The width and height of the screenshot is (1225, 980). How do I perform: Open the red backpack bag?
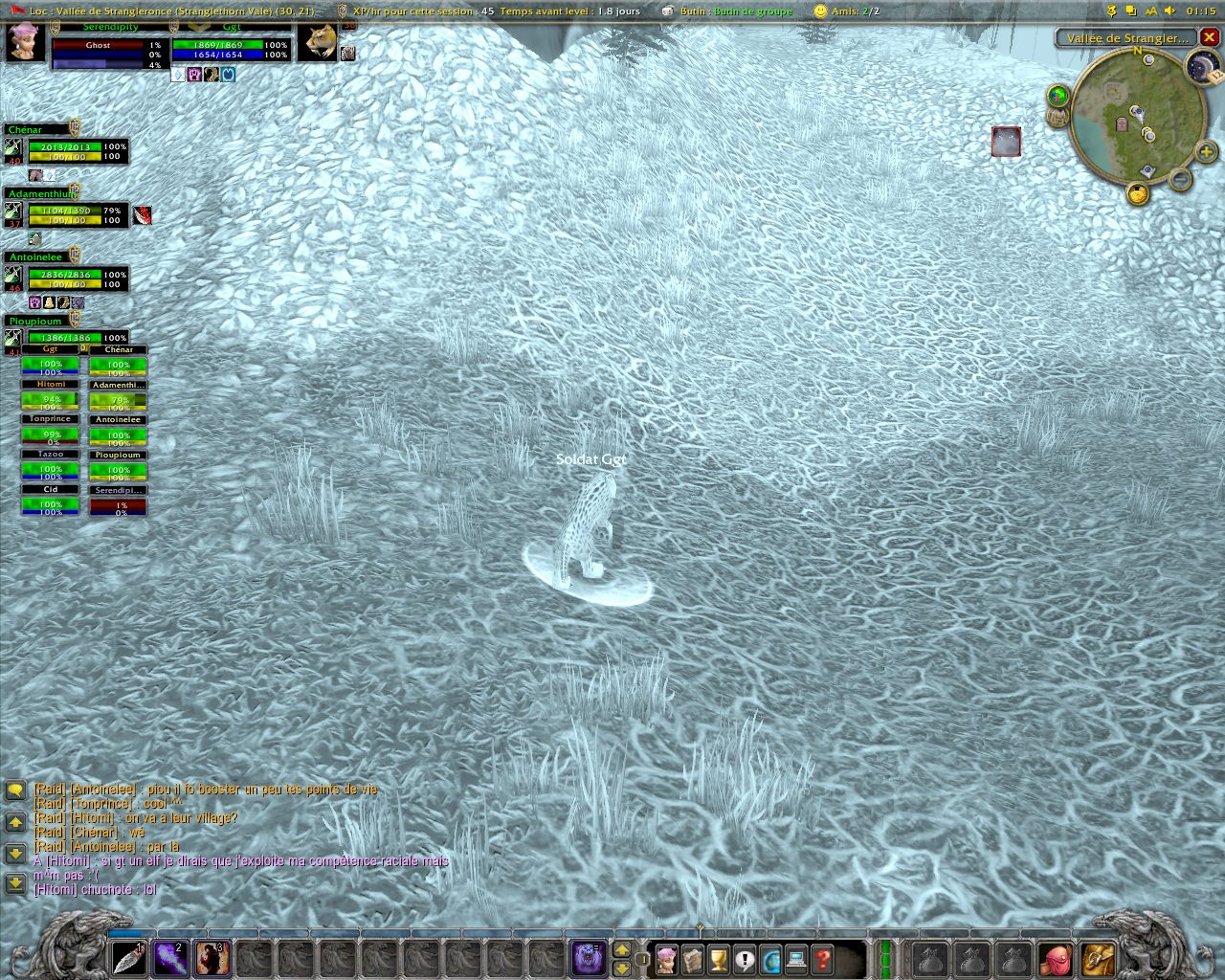point(1057,958)
